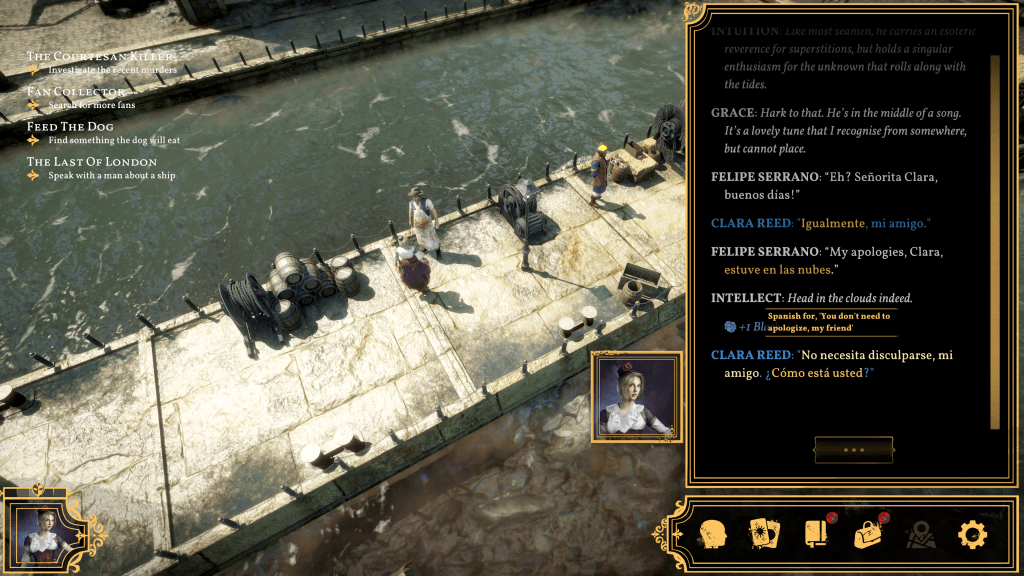Viewport: 1024px width, 576px height.
Task: Open the map pin icon
Action: (x=920, y=535)
